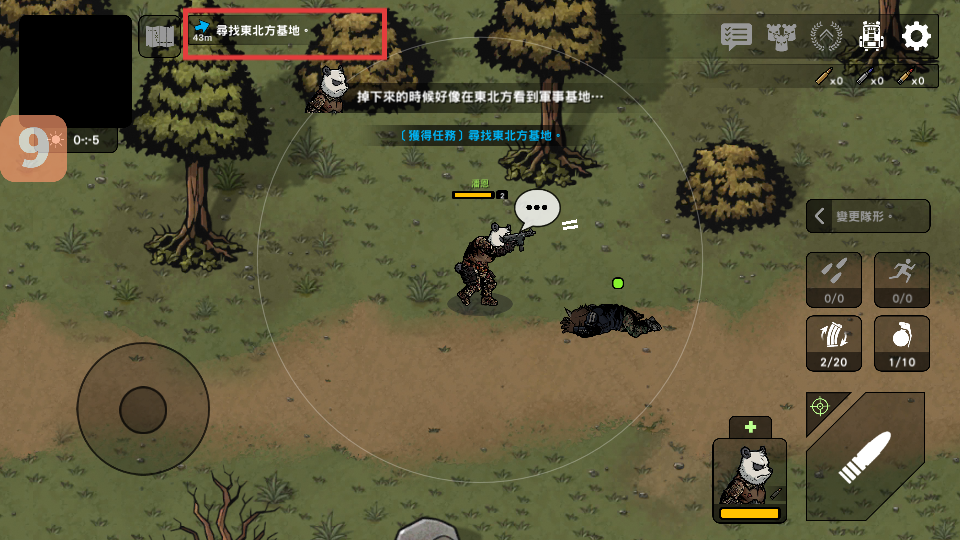This screenshot has height=540, width=960.
Task: Activate the sprint running skill
Action: 902,279
